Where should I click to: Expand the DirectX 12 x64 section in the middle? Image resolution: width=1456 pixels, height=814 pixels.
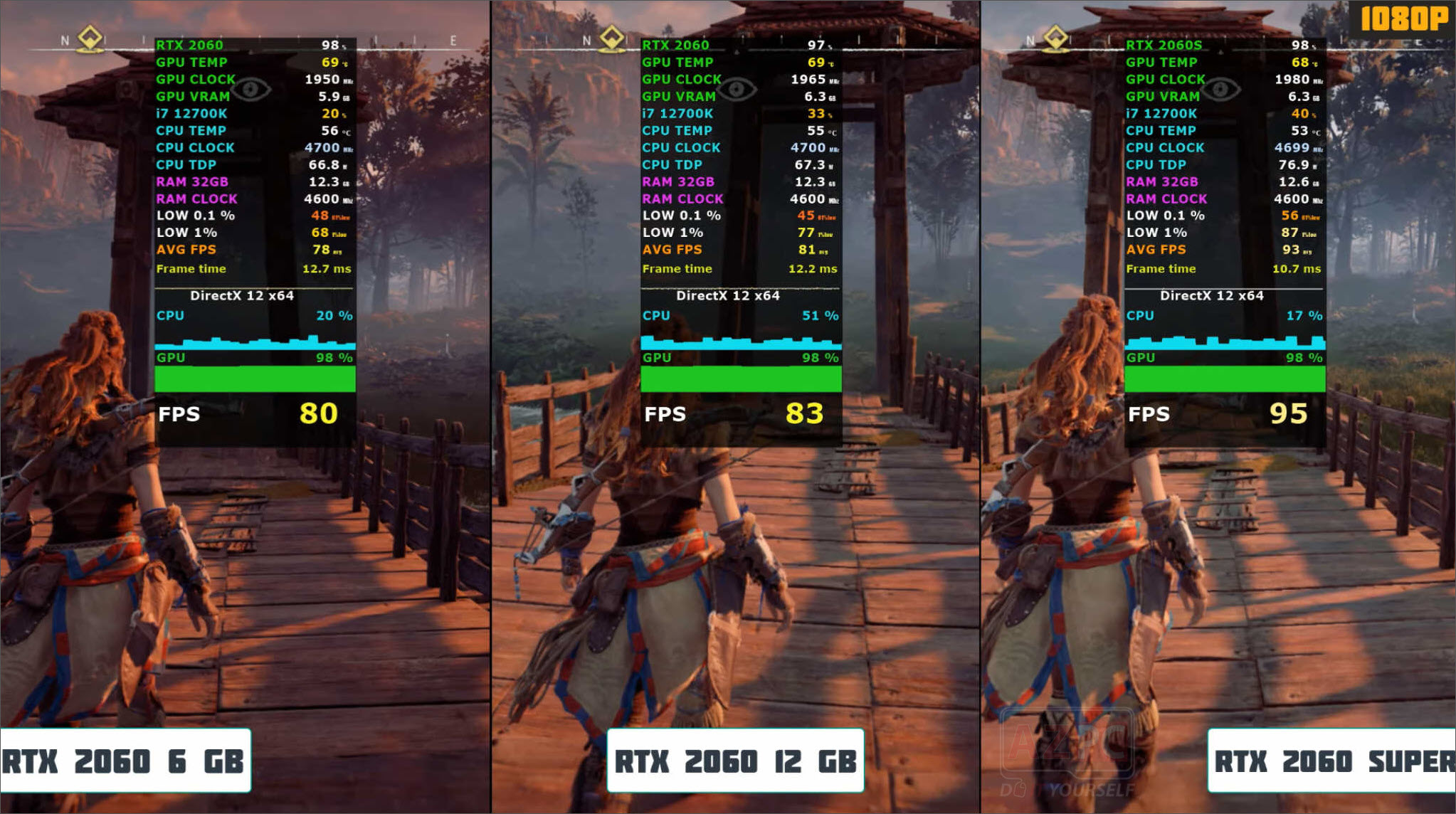click(727, 295)
